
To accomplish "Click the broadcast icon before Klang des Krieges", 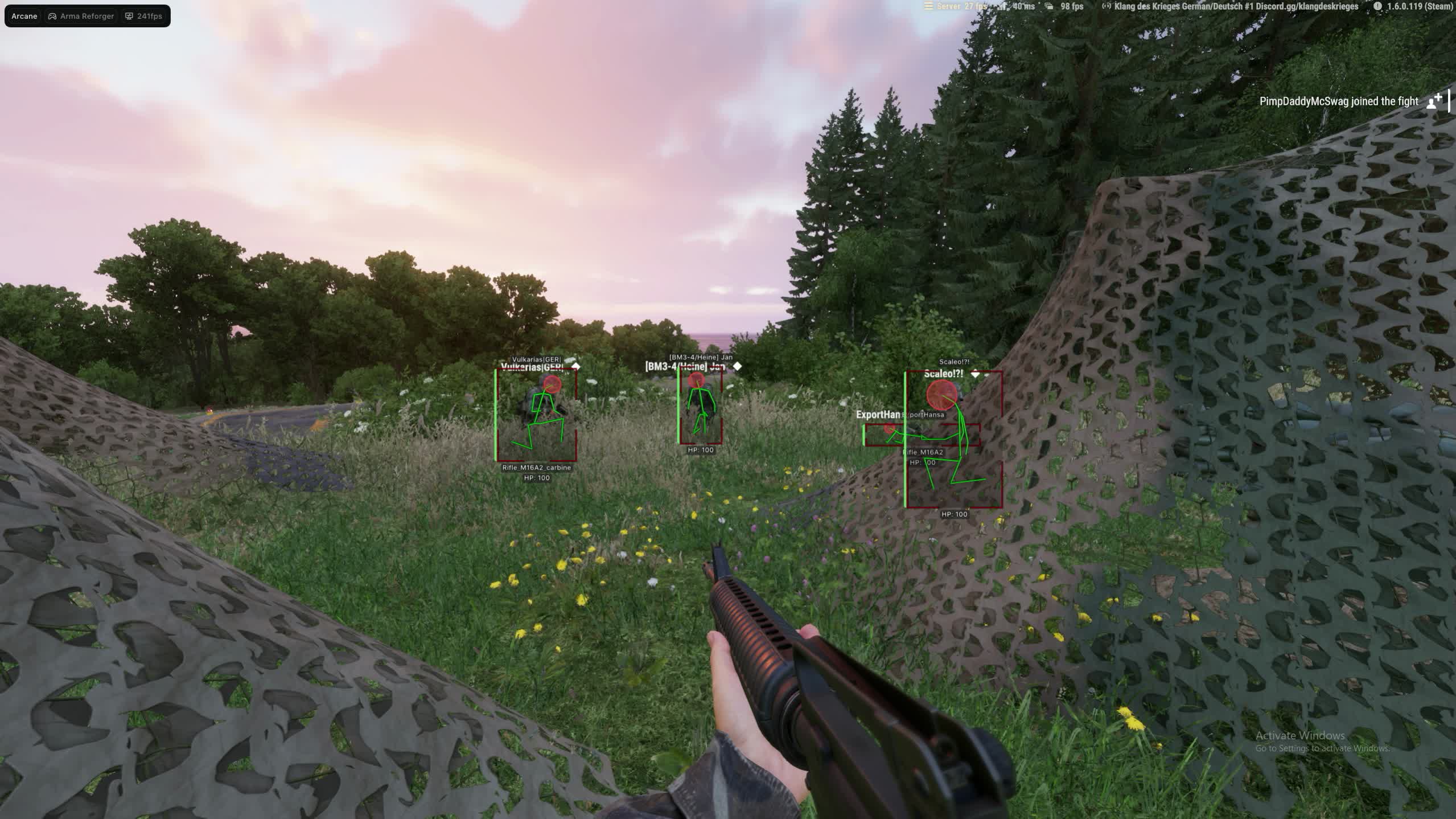I will coord(1107,7).
